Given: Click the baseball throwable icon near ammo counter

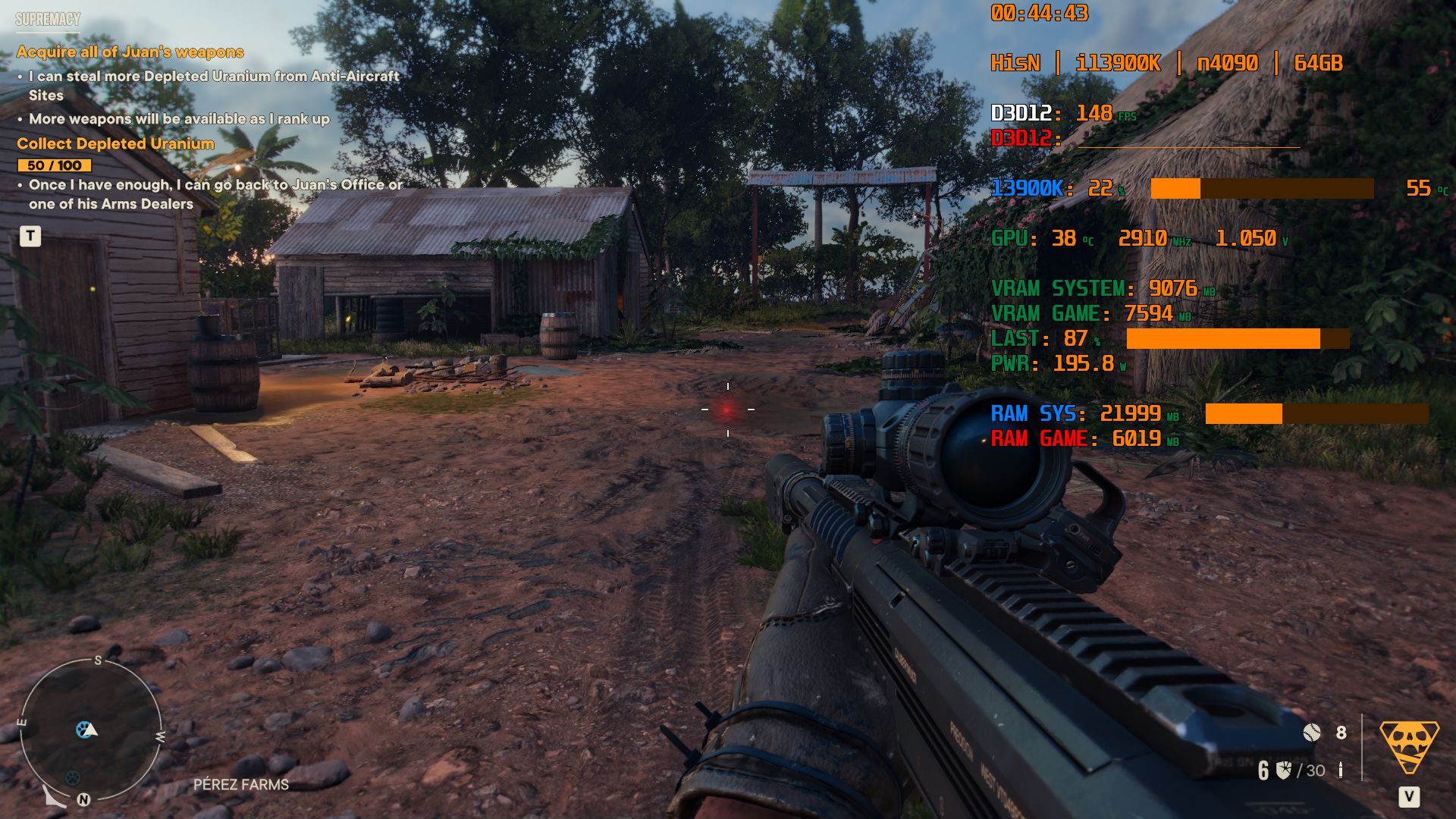Looking at the screenshot, I should coord(1312,733).
